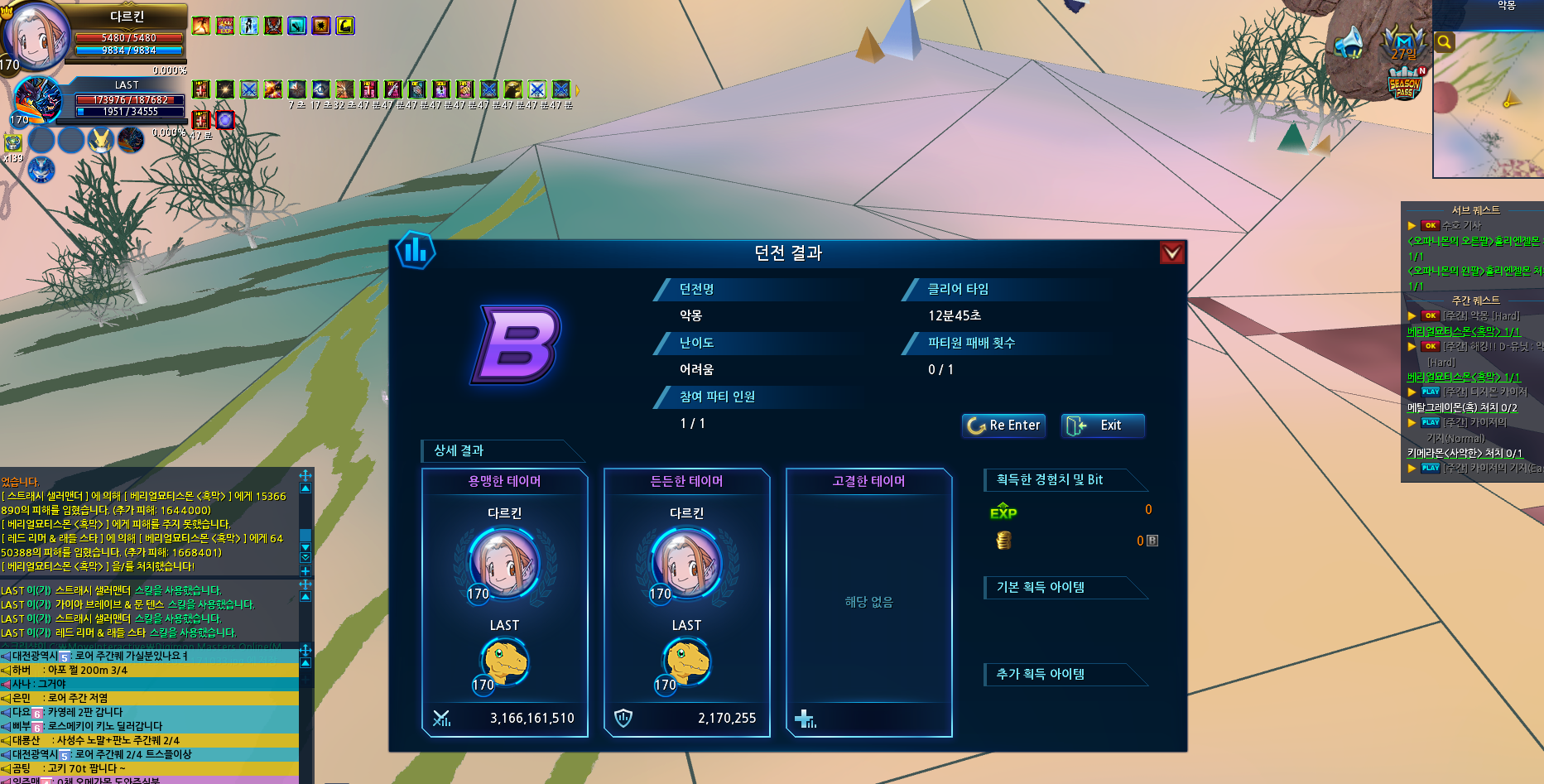Click the weekly quest 악몽 [Hard] entry
Viewport: 1544px width, 784px height.
pyautogui.click(x=1481, y=316)
